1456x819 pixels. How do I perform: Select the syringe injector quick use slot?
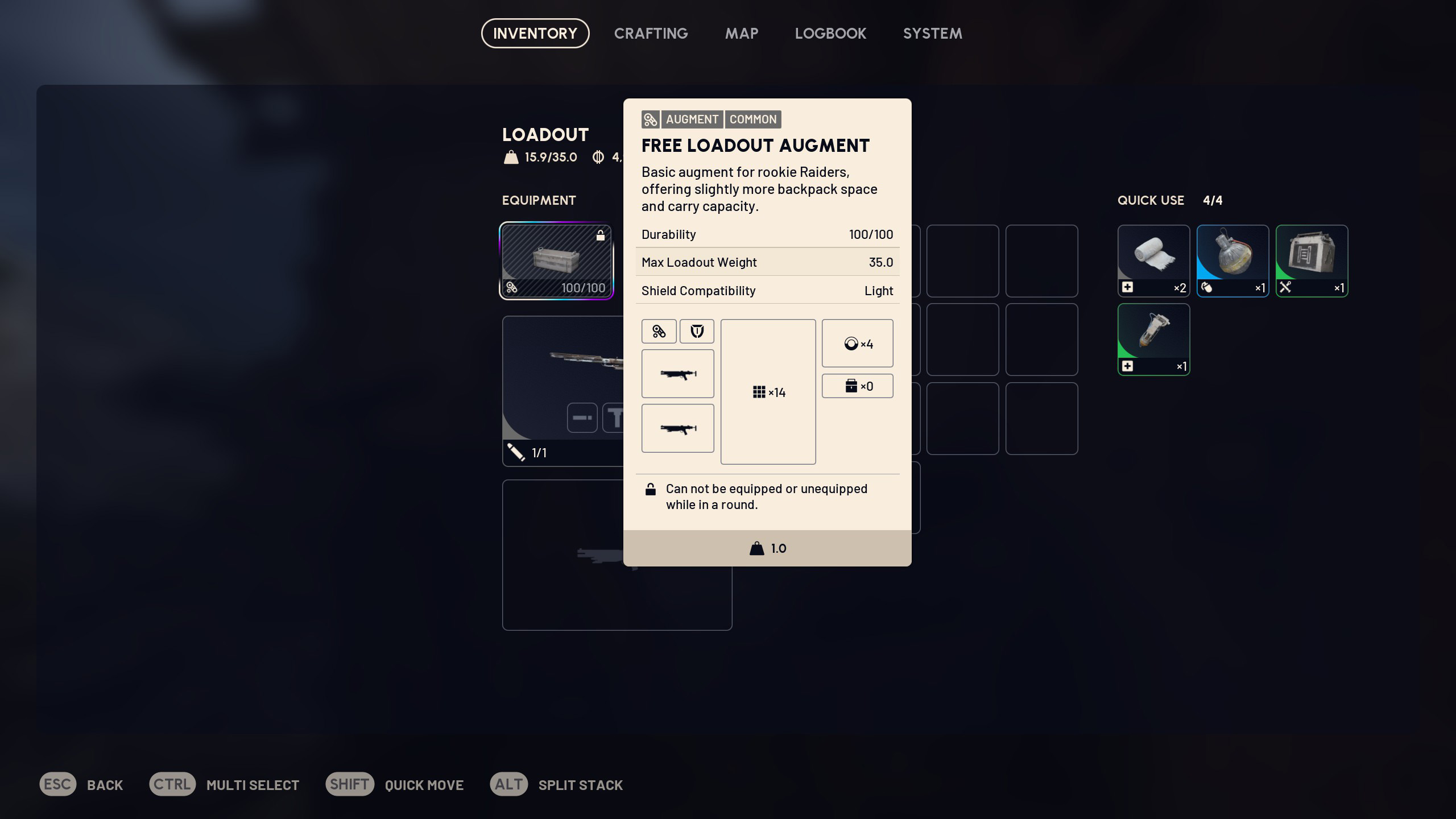pos(1153,340)
